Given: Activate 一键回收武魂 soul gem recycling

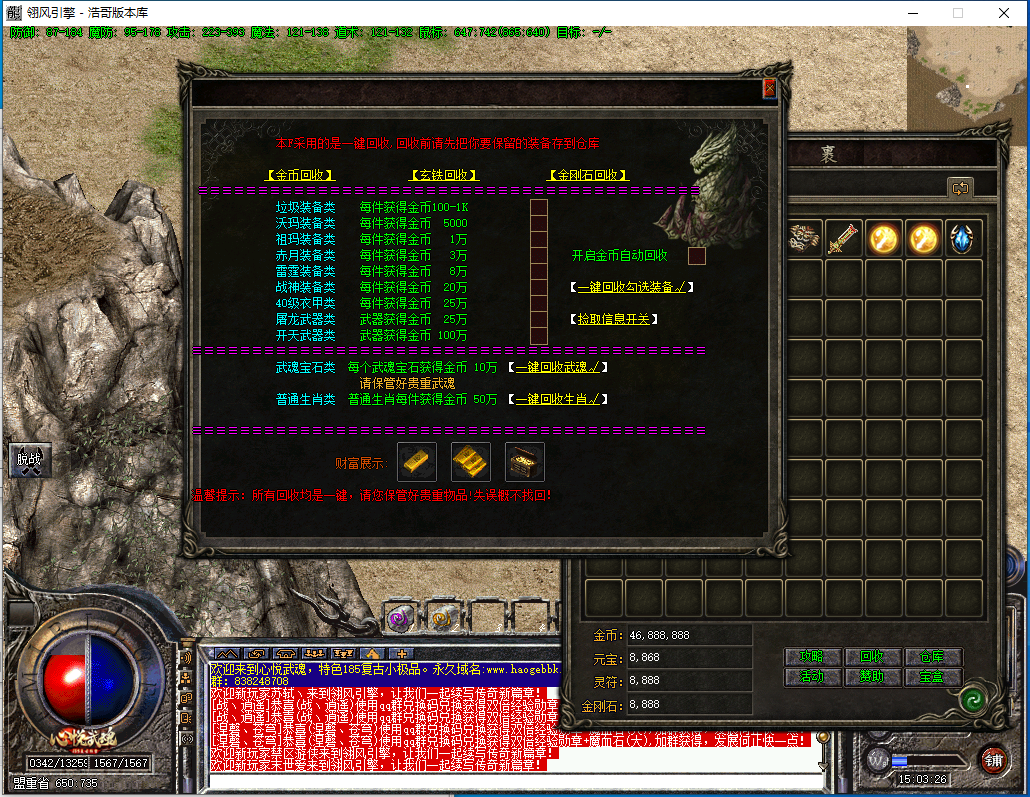Looking at the screenshot, I should point(557,367).
